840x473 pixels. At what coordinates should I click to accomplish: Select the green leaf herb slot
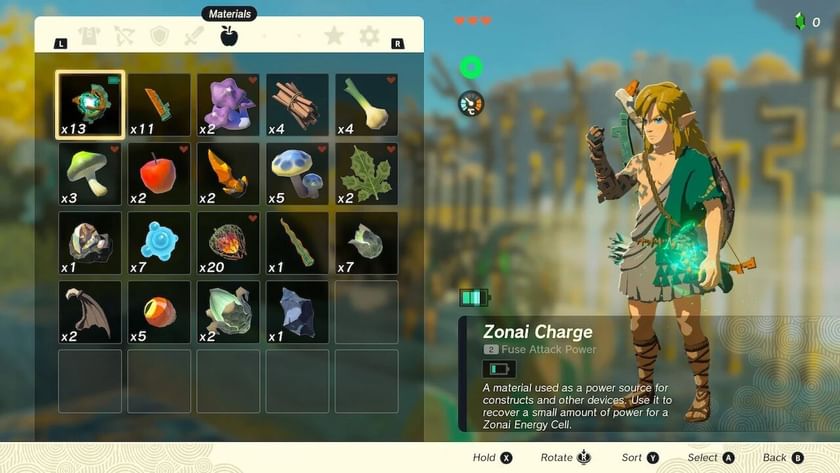366,173
